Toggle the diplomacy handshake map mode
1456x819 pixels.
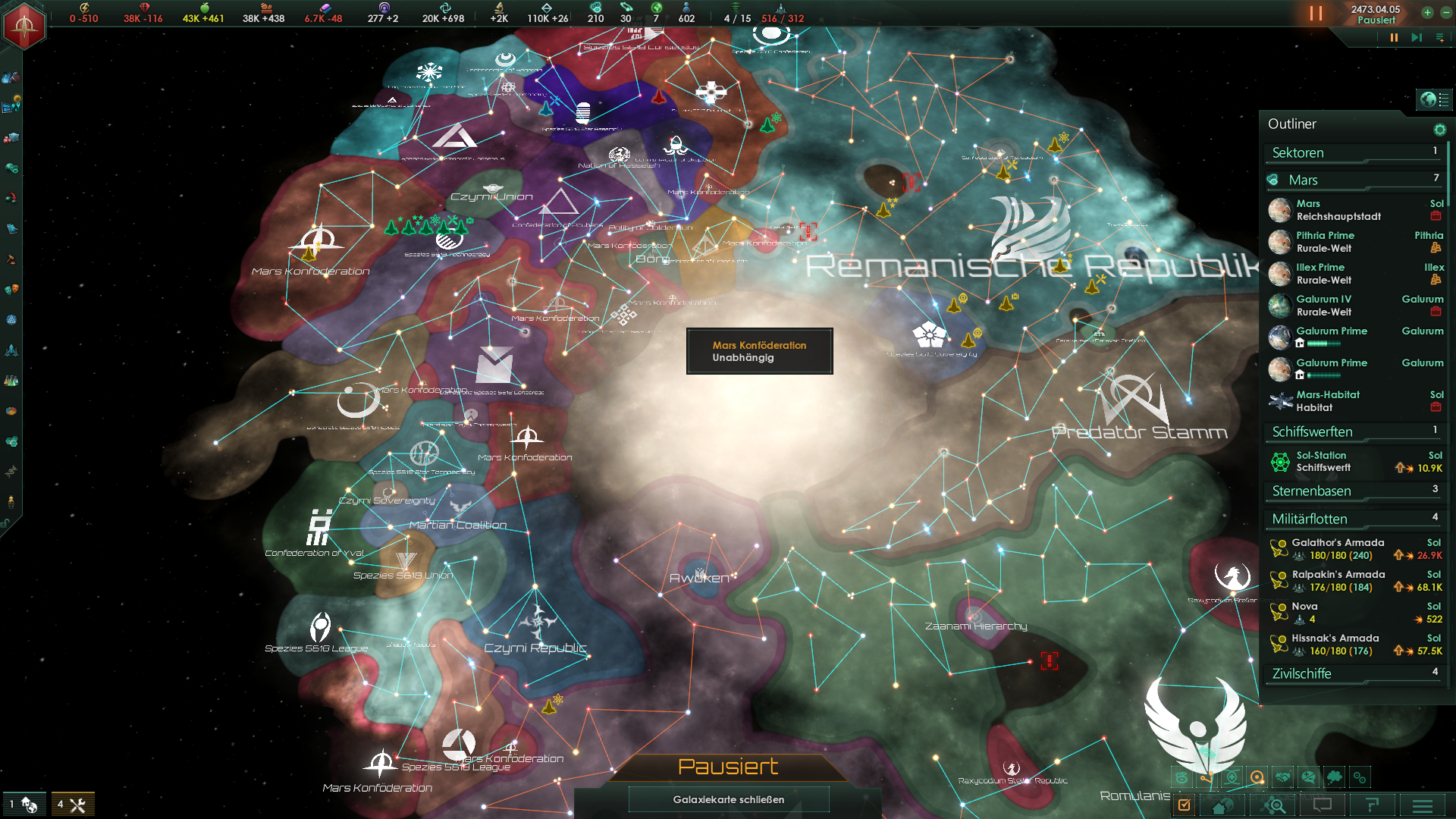point(1282,777)
